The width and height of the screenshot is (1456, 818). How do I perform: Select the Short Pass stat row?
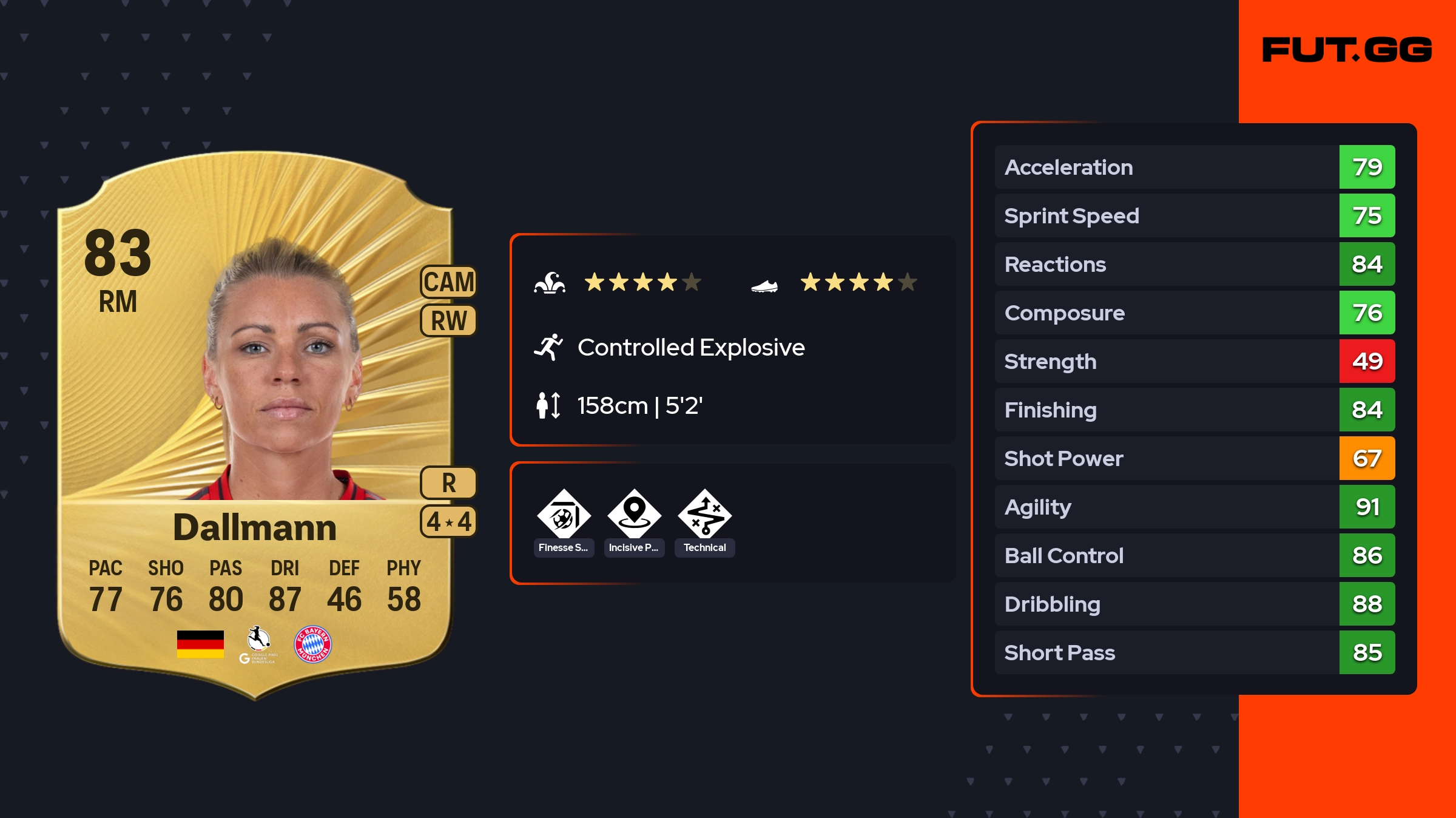point(1195,652)
